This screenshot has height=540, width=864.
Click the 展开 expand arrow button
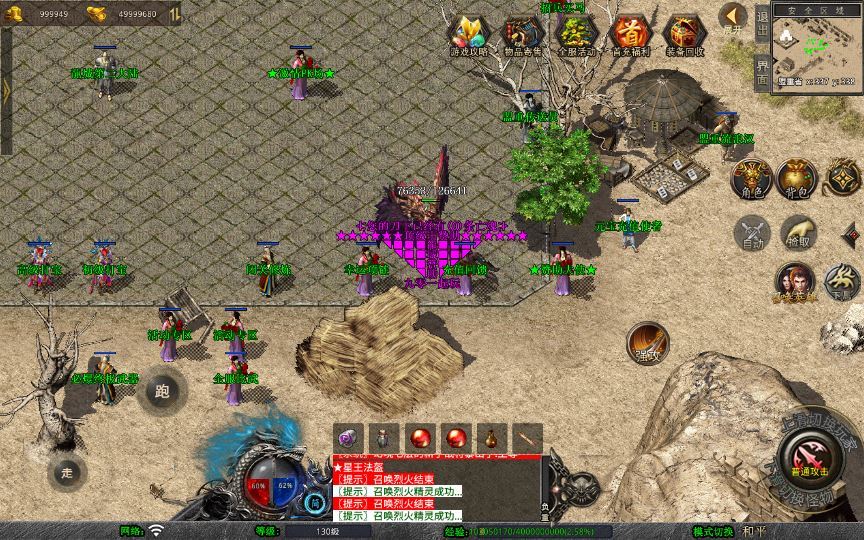(734, 17)
